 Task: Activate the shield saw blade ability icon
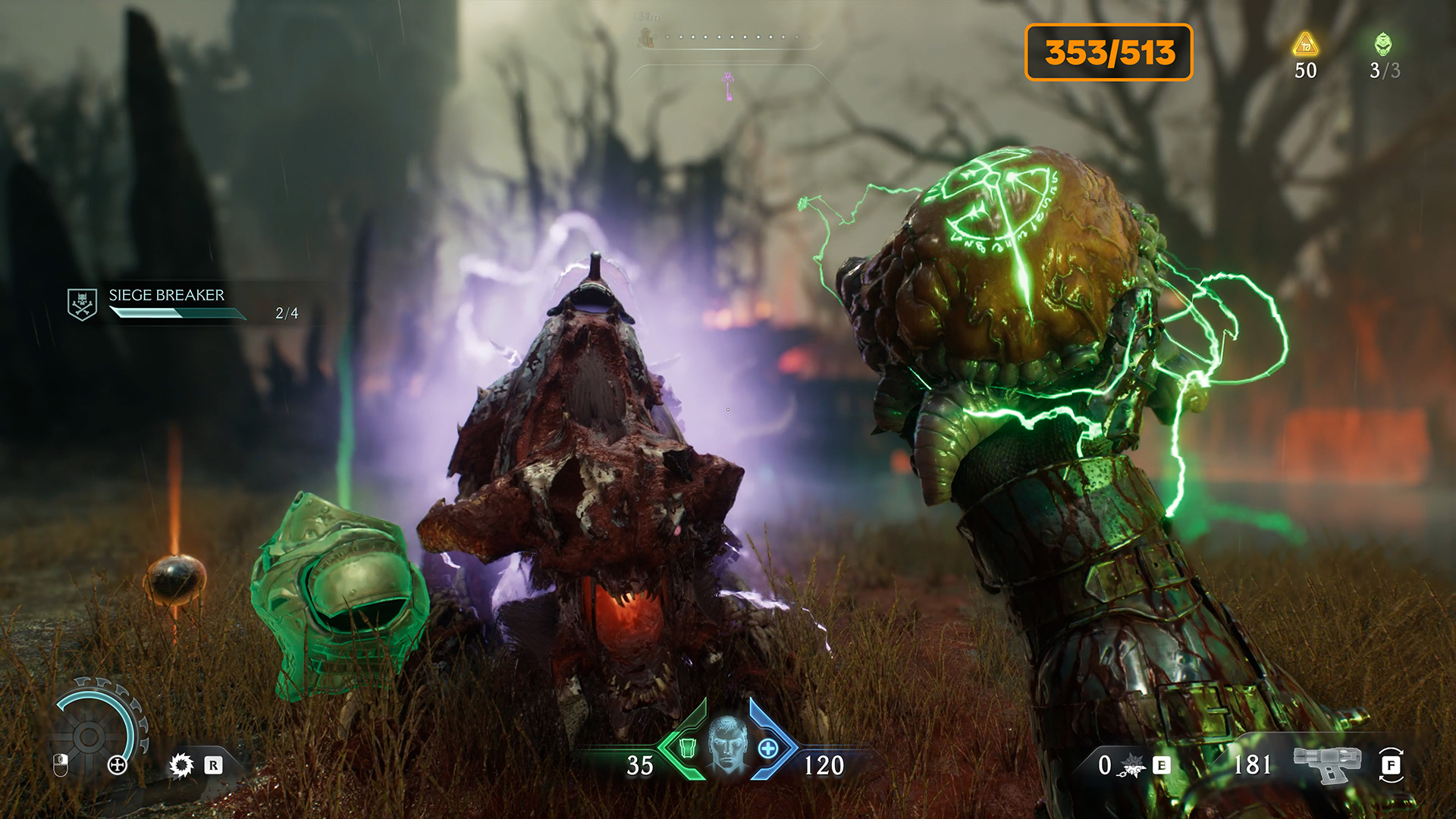181,765
